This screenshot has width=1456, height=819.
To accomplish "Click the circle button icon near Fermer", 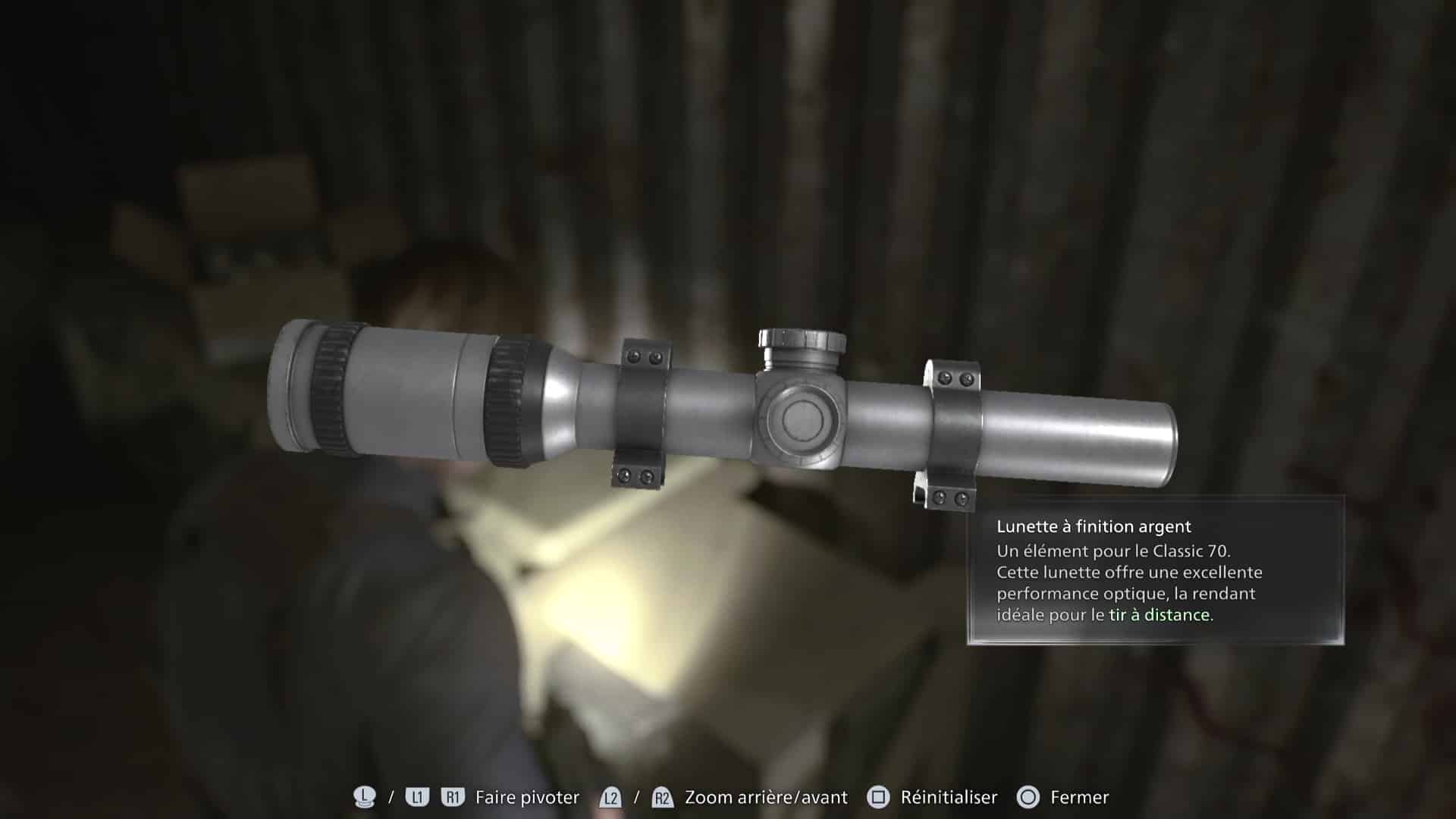I will click(1029, 797).
